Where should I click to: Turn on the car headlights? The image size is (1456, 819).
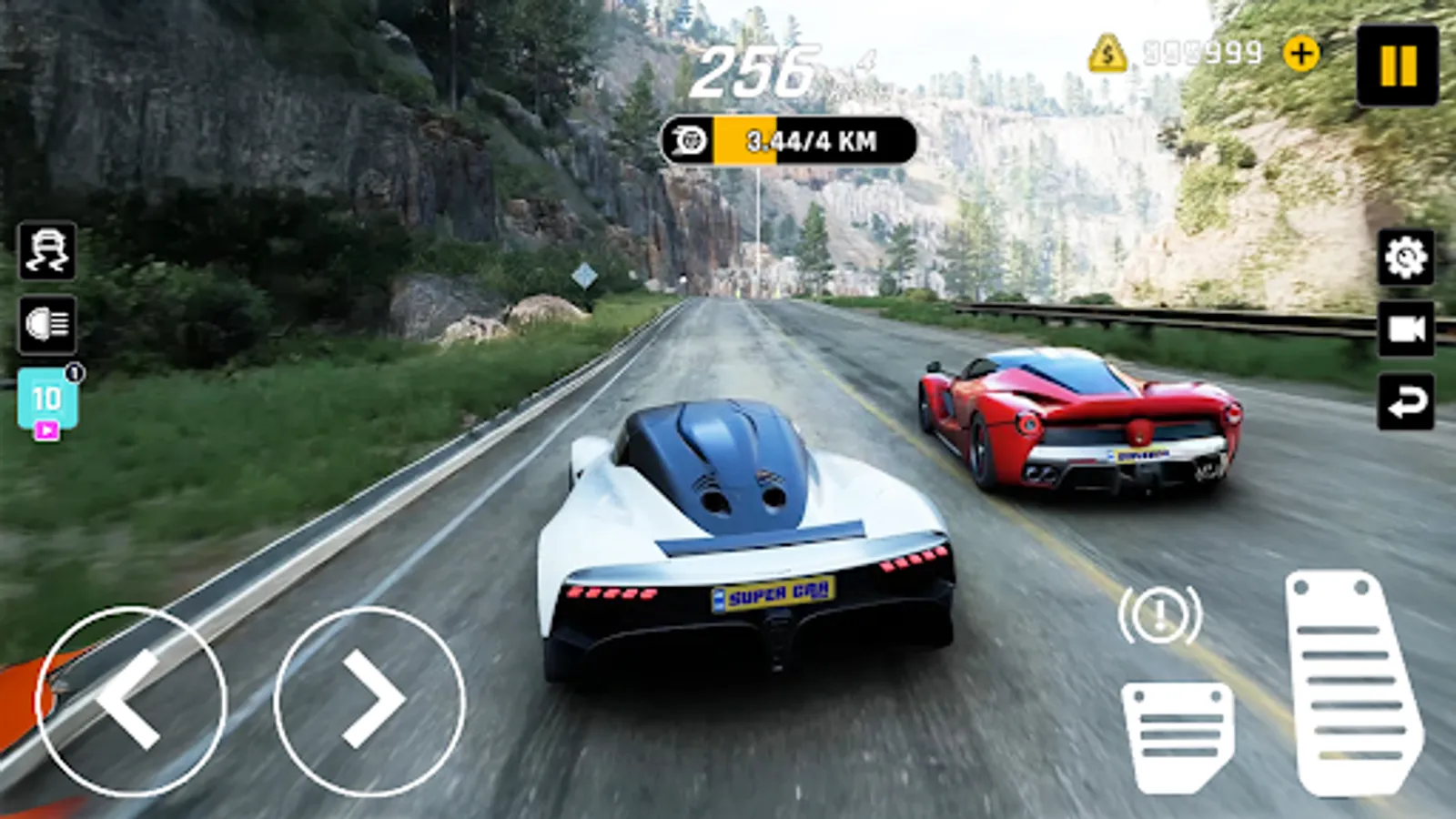(x=47, y=323)
